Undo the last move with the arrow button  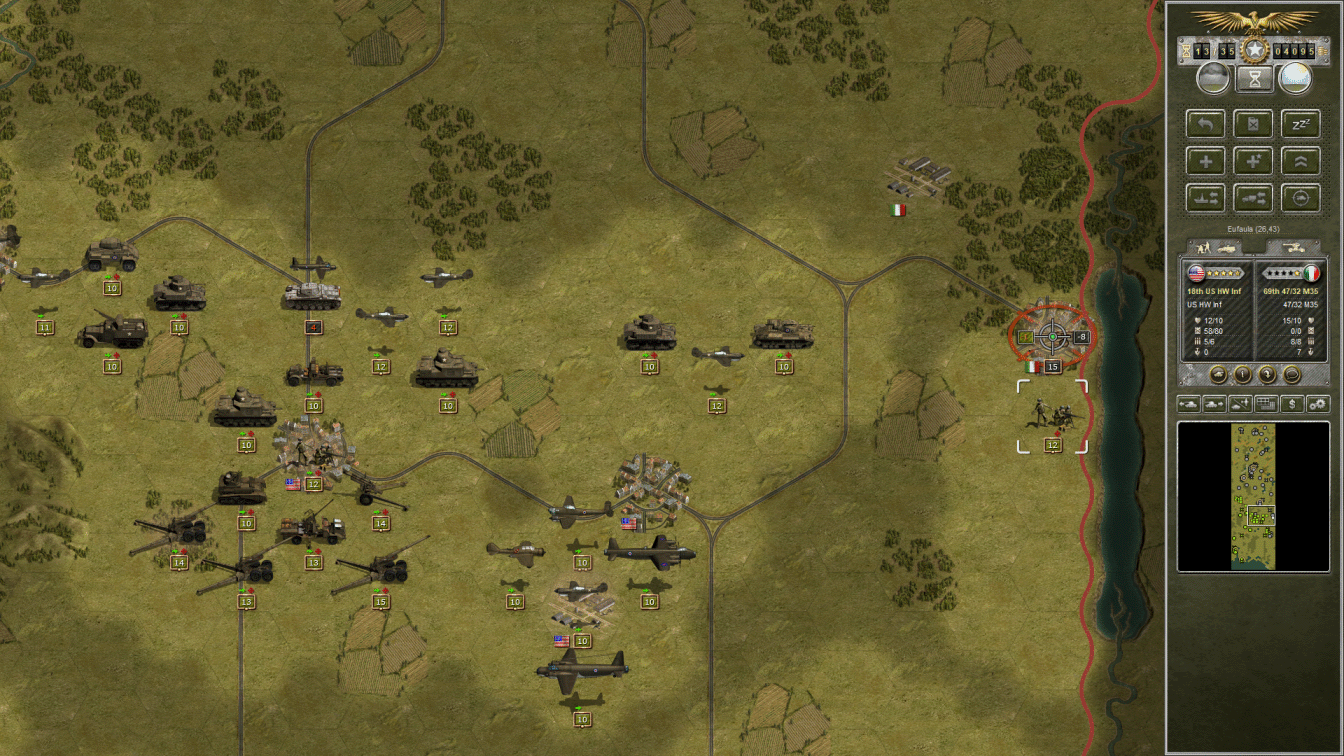point(1206,124)
